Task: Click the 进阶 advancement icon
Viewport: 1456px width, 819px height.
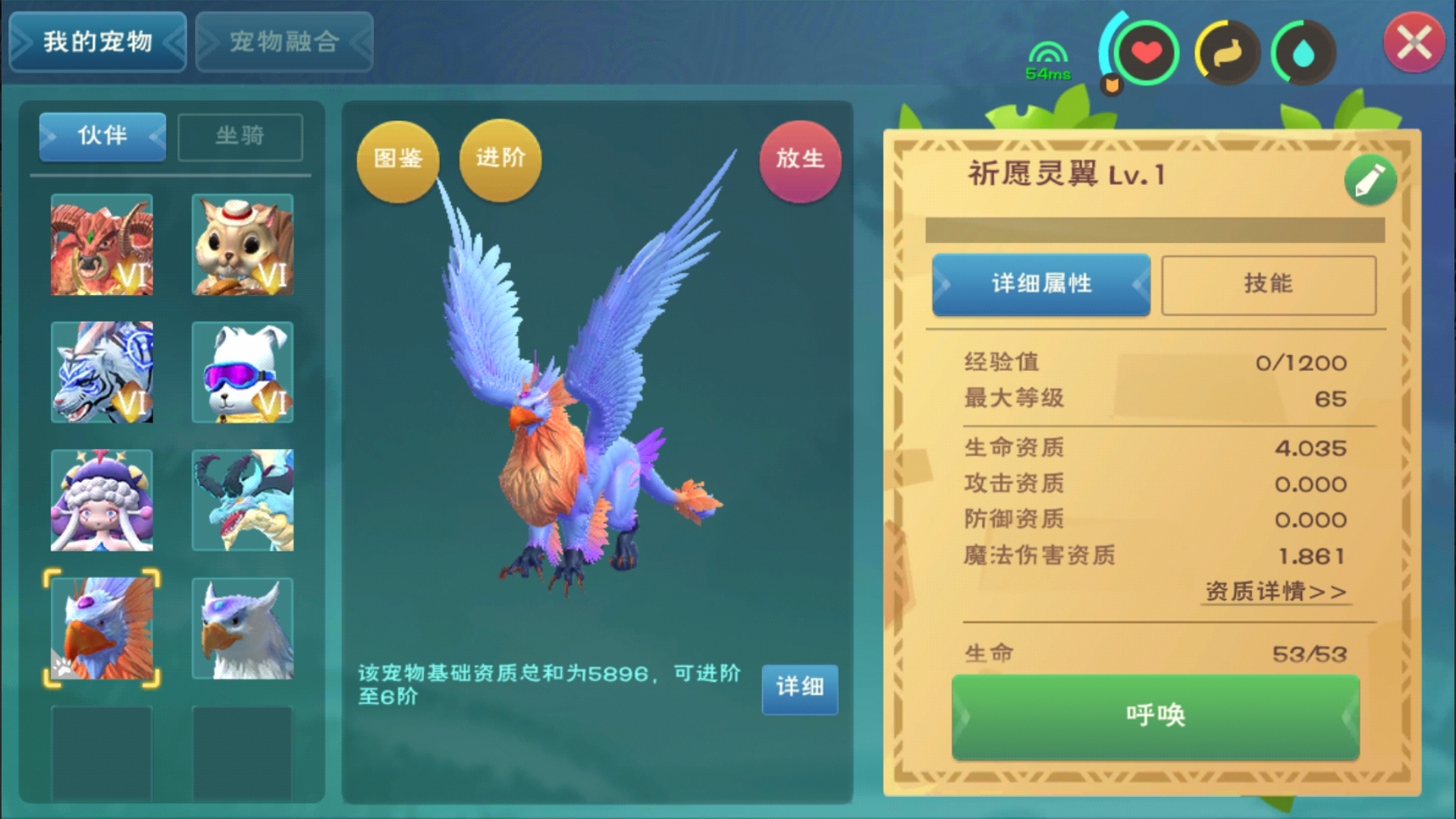Action: click(x=499, y=160)
